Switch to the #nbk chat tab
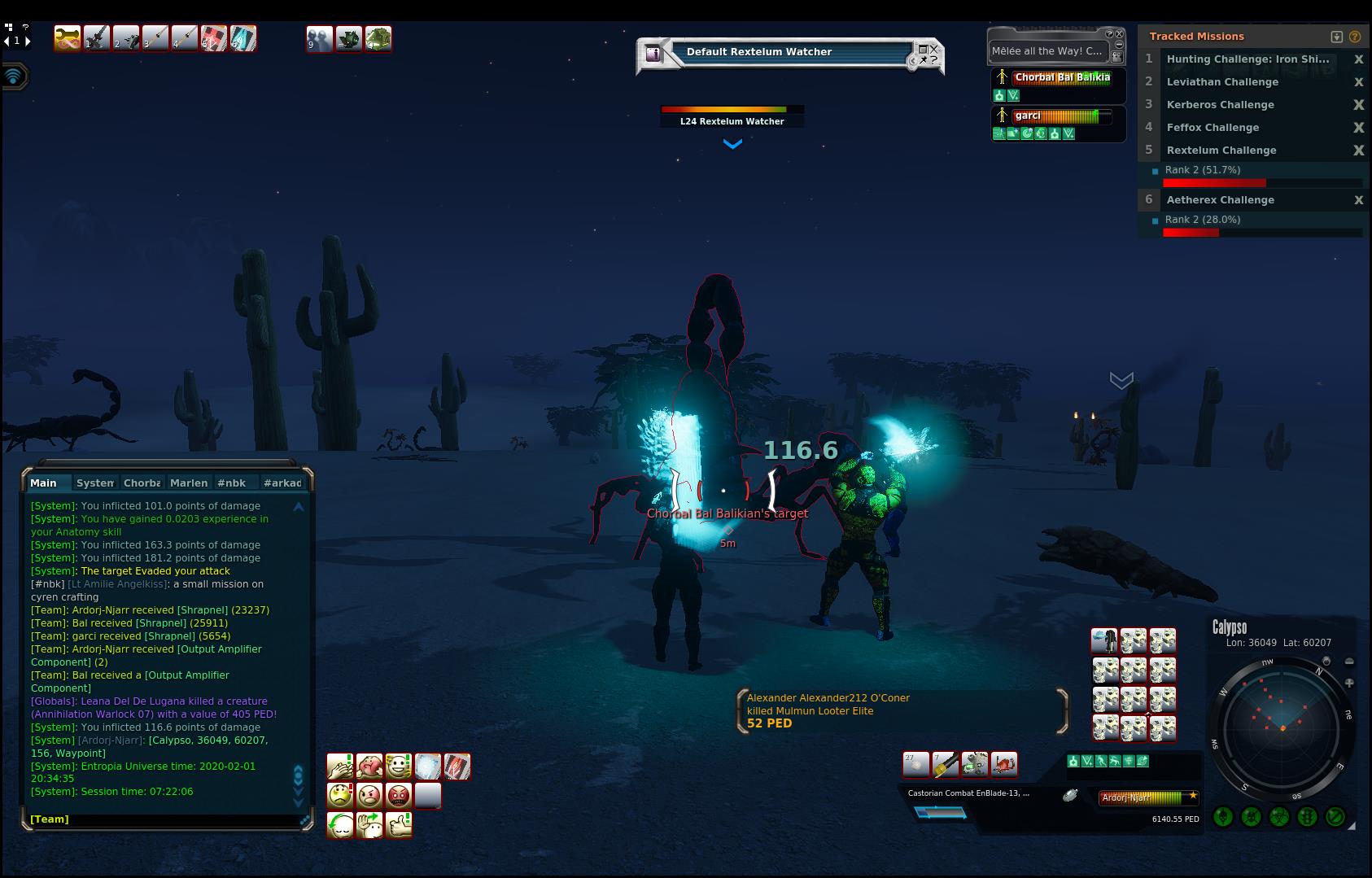The image size is (1372, 878). [232, 483]
